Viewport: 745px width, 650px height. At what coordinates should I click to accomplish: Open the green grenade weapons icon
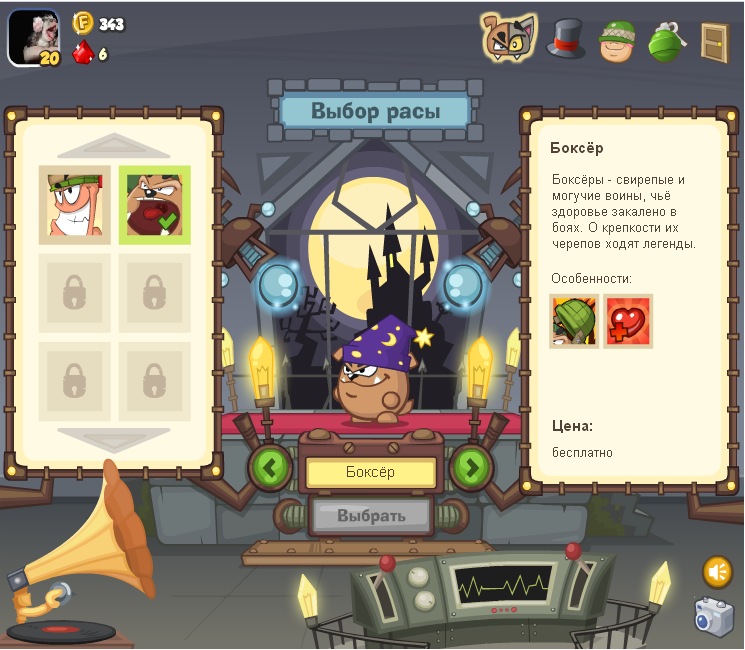point(665,41)
